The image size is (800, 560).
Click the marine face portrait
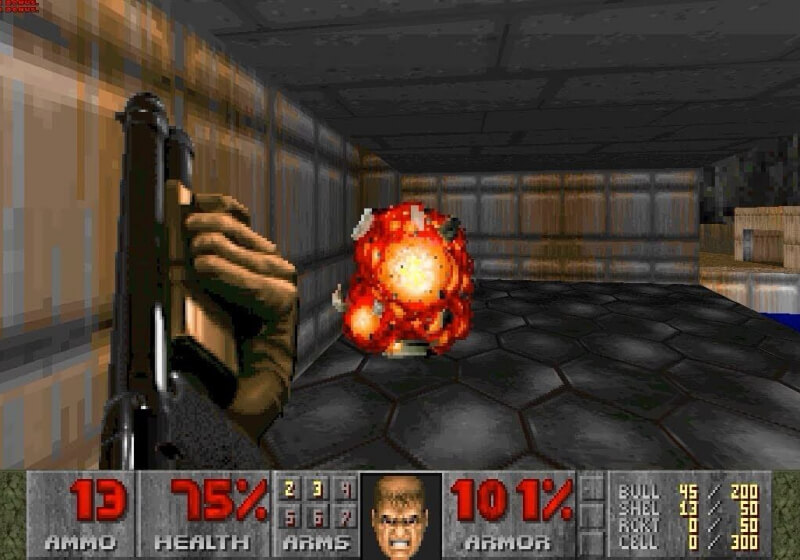click(x=400, y=515)
